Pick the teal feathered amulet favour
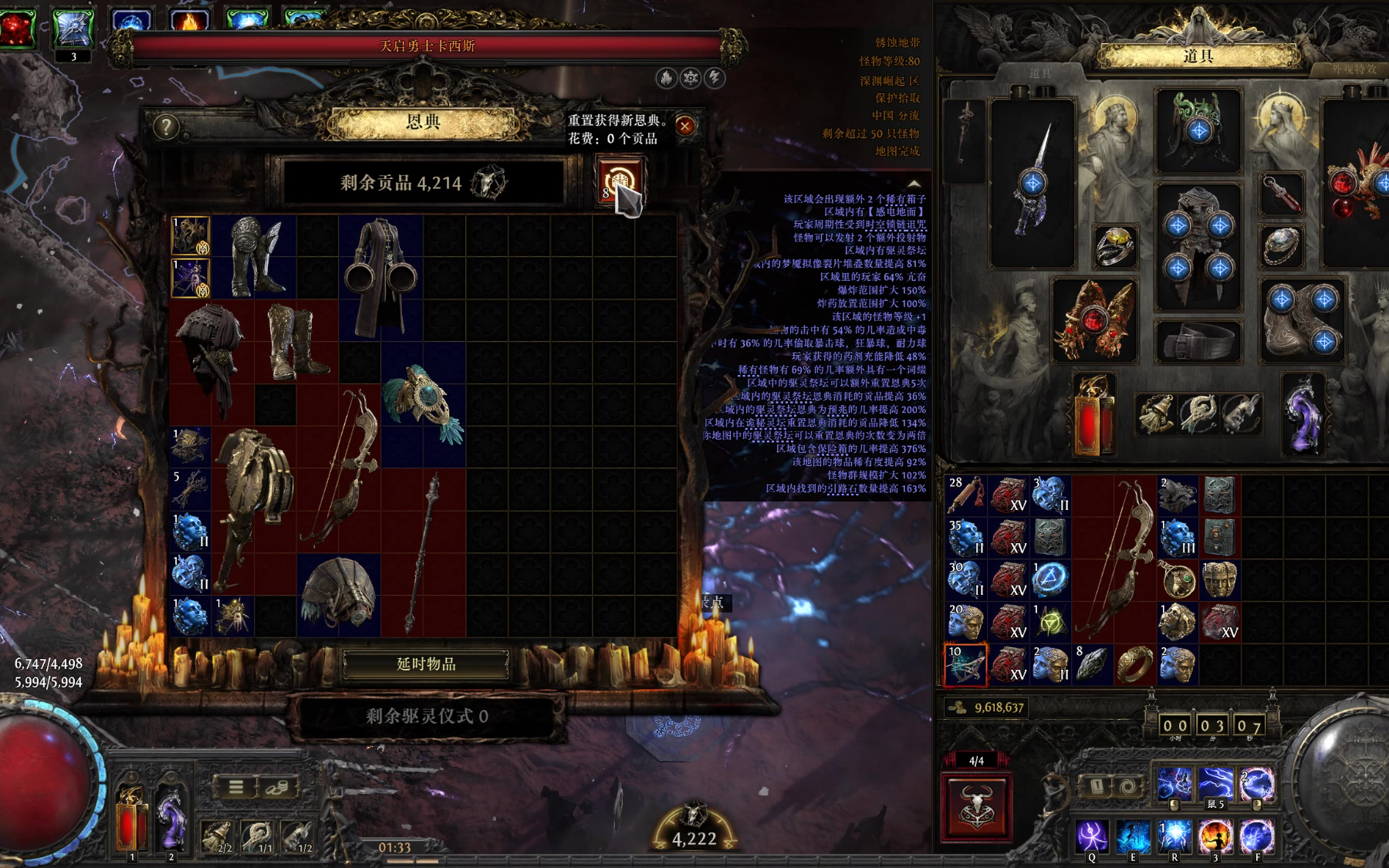The width and height of the screenshot is (1389, 868). point(423,404)
